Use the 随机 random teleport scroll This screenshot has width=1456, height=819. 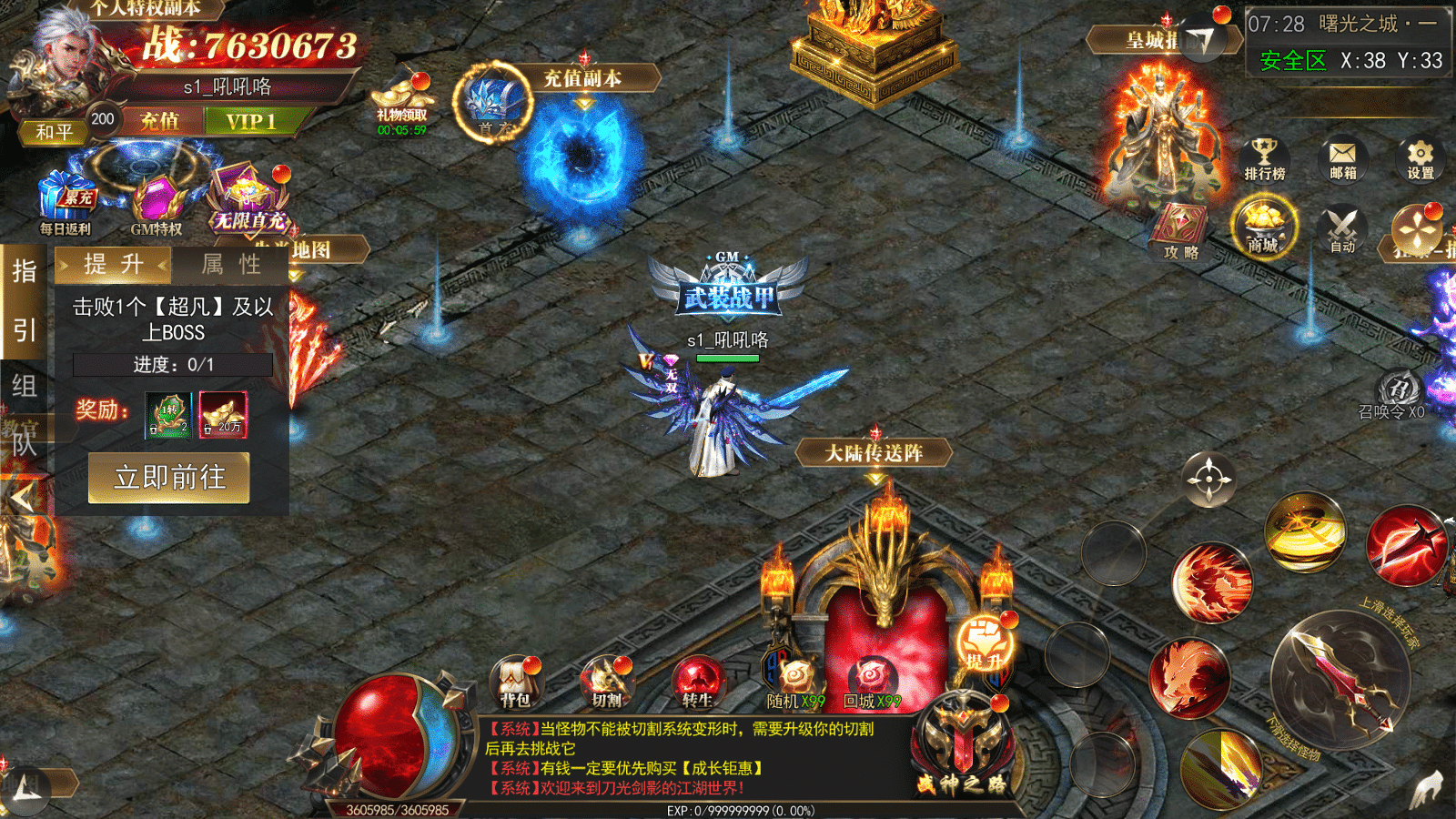794,682
